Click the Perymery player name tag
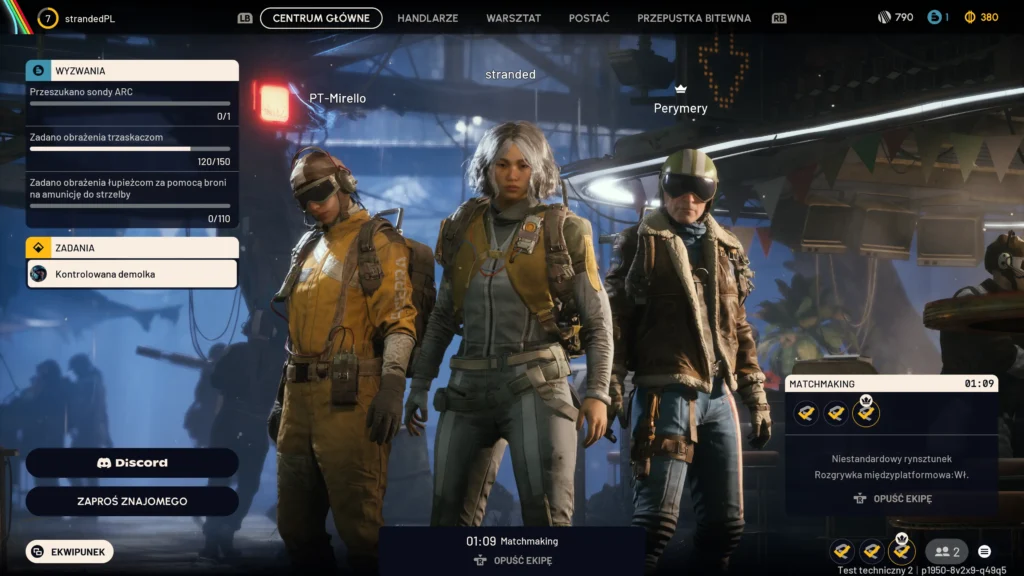The height and width of the screenshot is (576, 1024). pos(680,108)
